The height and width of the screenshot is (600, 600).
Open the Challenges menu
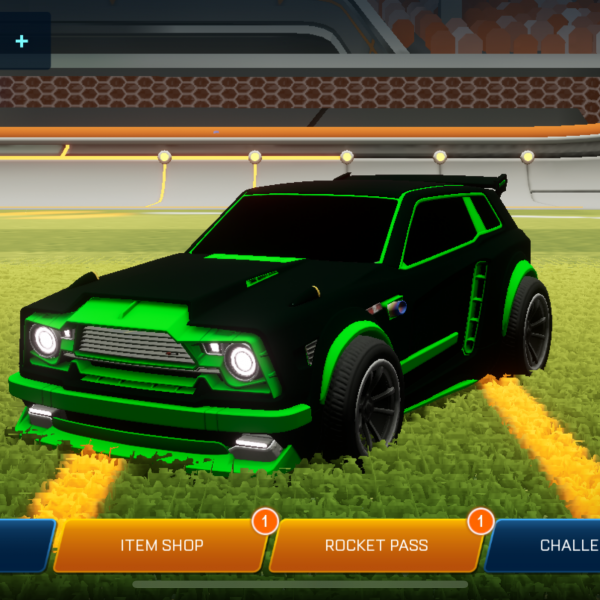pyautogui.click(x=555, y=546)
